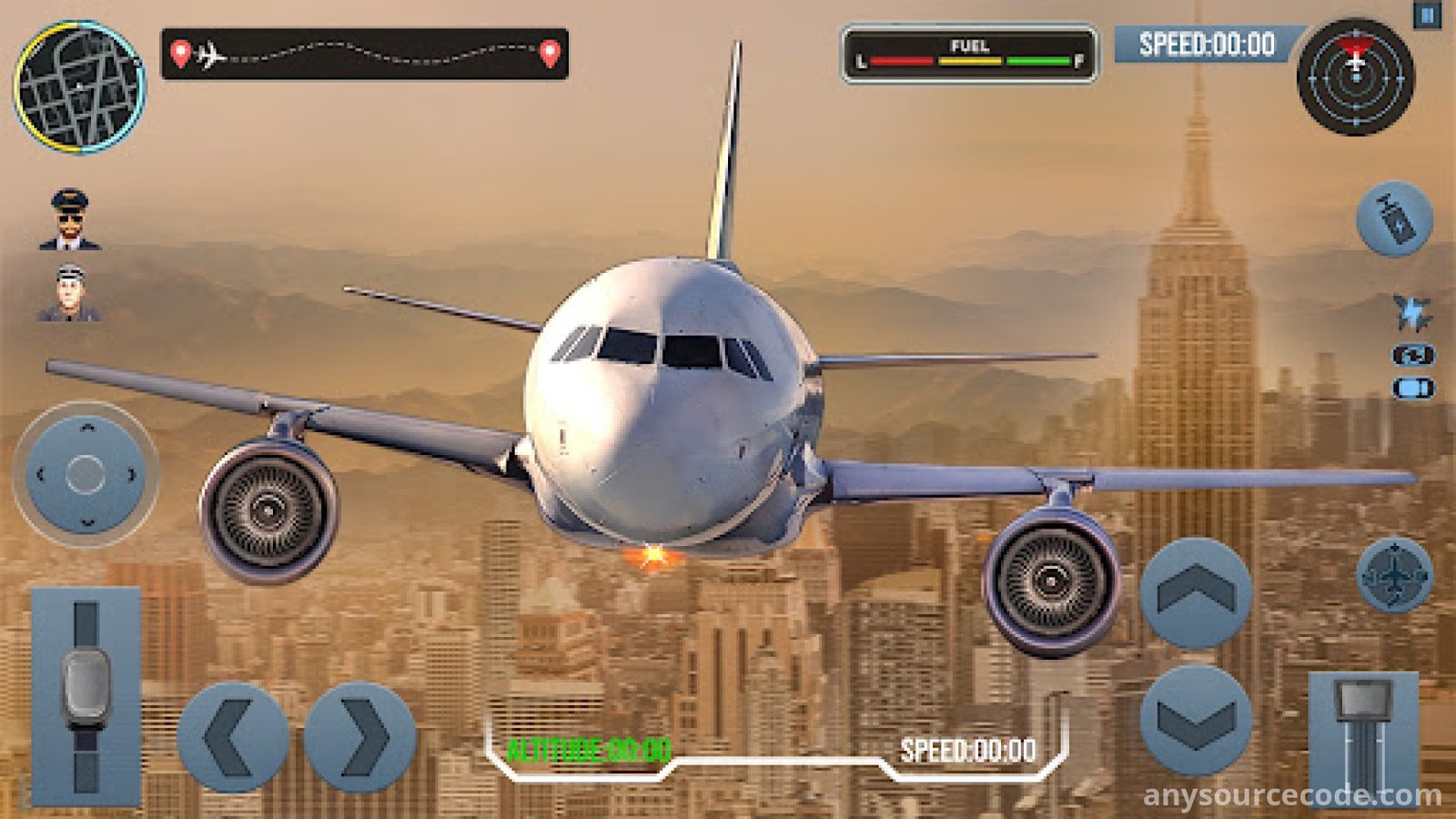The image size is (1456, 819).
Task: Tap the round airplane compass button
Action: tap(1393, 574)
